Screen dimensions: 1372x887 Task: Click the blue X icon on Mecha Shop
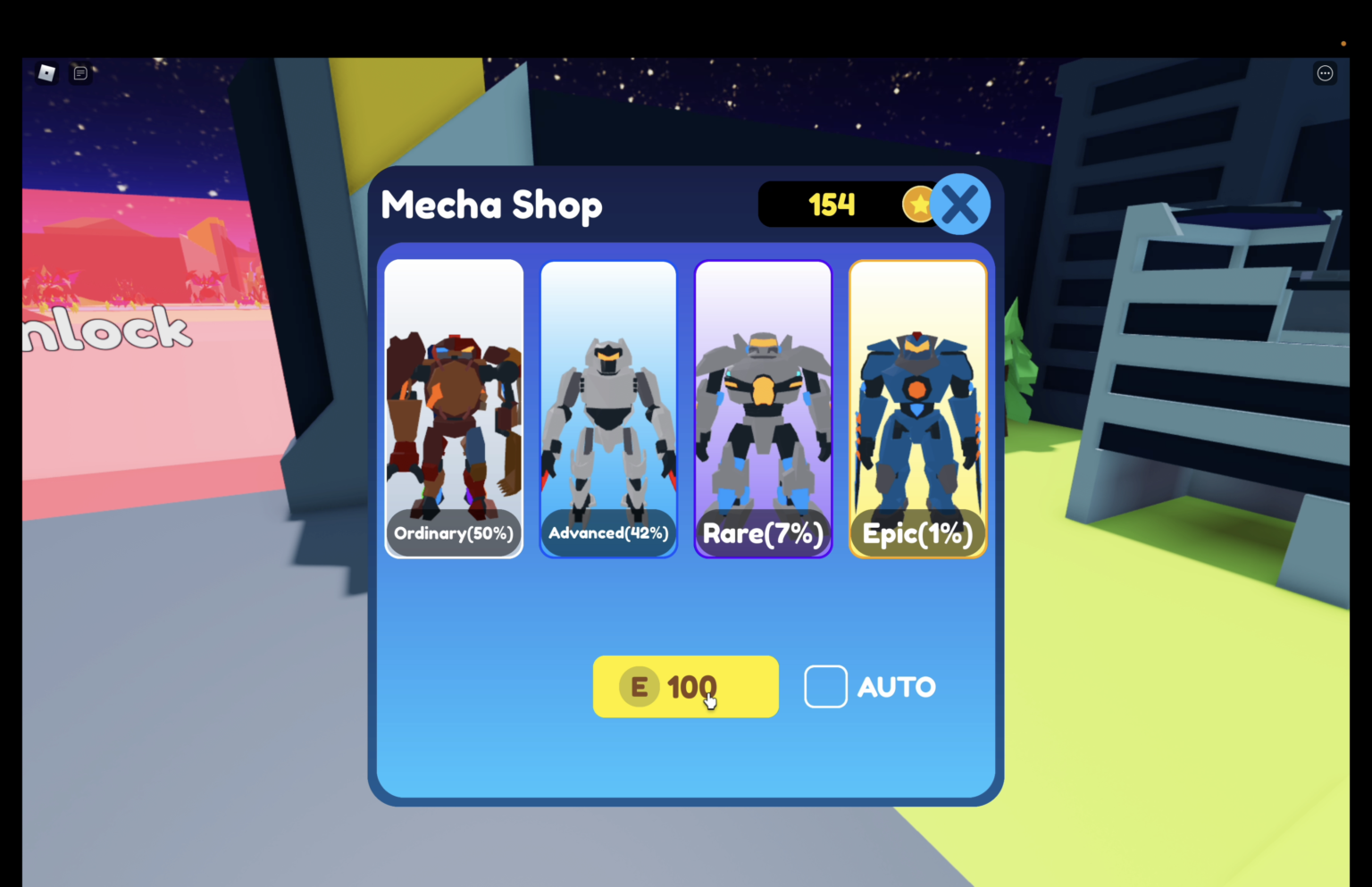point(960,204)
